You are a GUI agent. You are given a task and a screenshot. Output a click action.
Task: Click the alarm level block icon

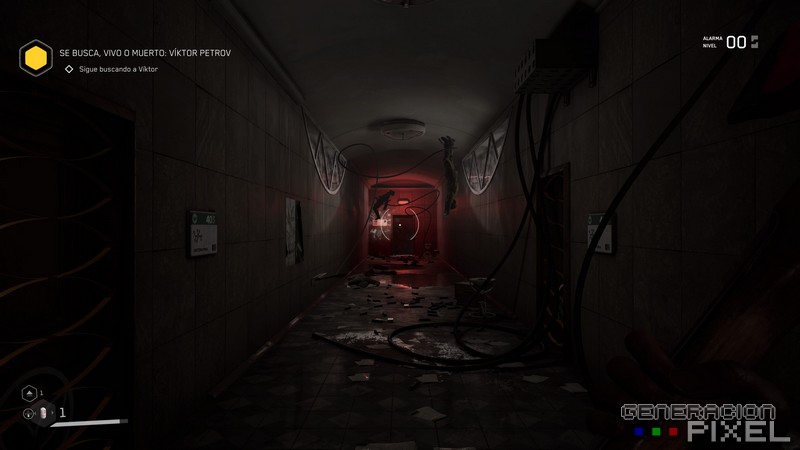coord(755,42)
